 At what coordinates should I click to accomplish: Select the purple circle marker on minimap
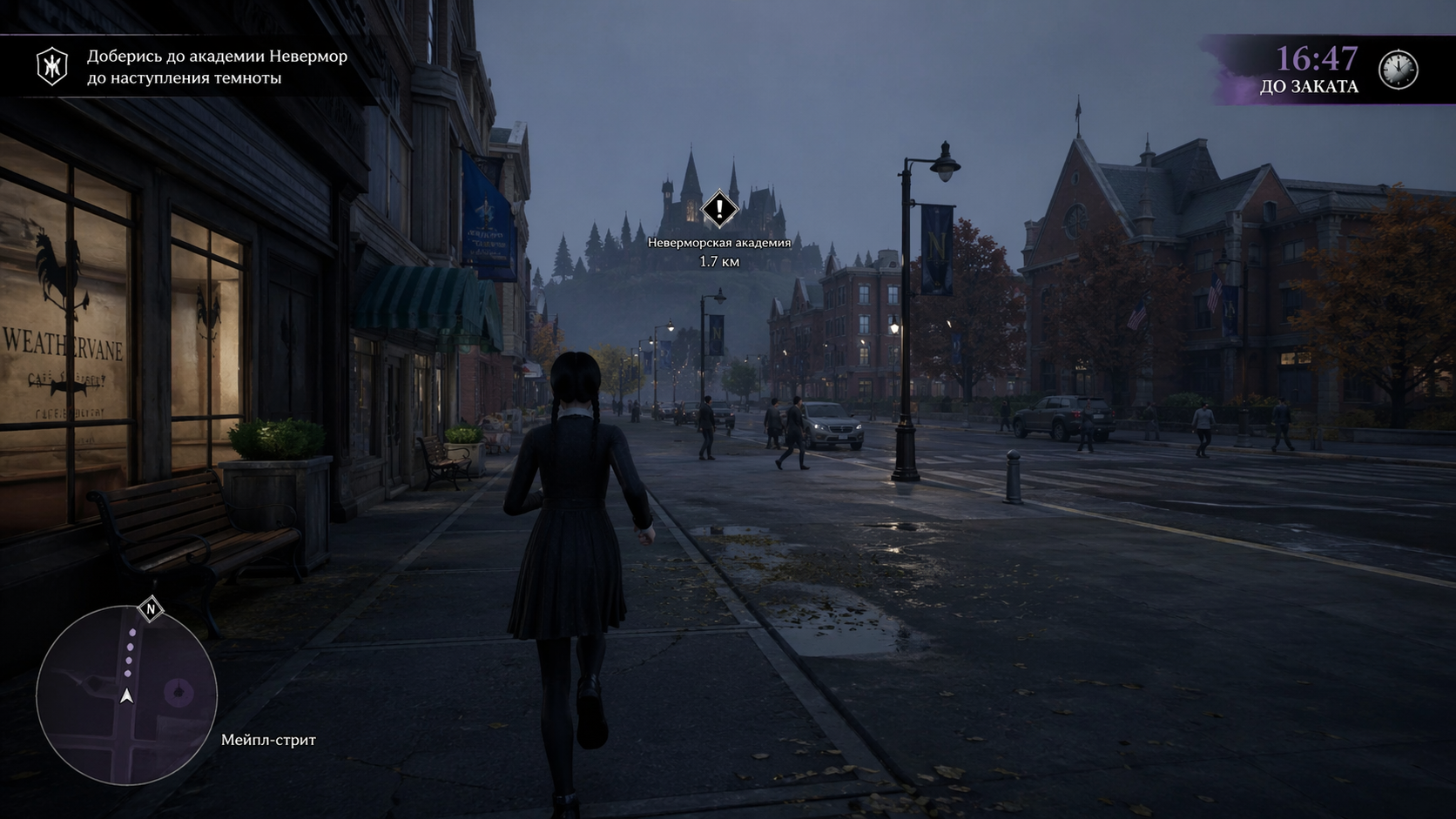179,693
